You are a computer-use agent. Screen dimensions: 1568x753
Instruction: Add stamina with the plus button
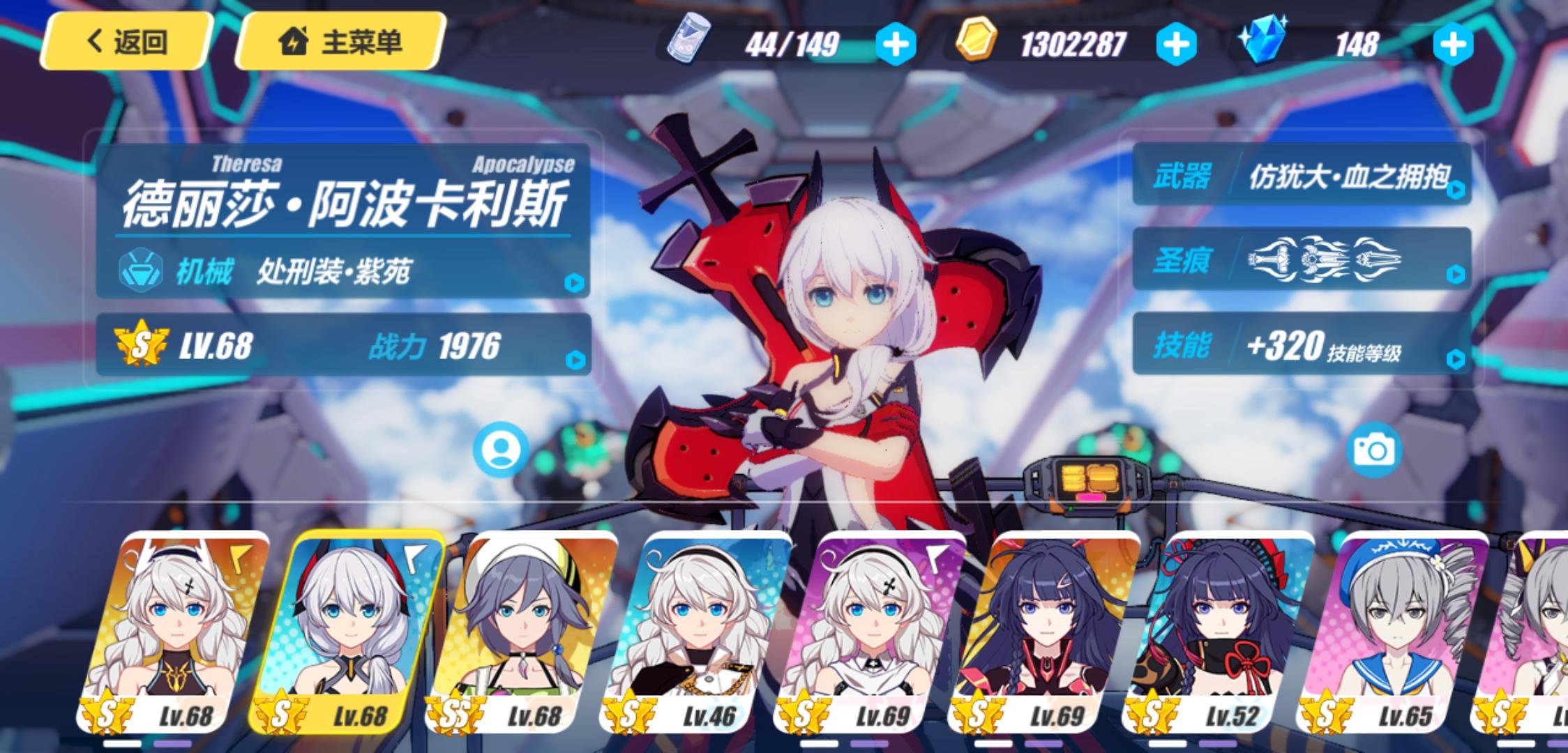point(896,45)
